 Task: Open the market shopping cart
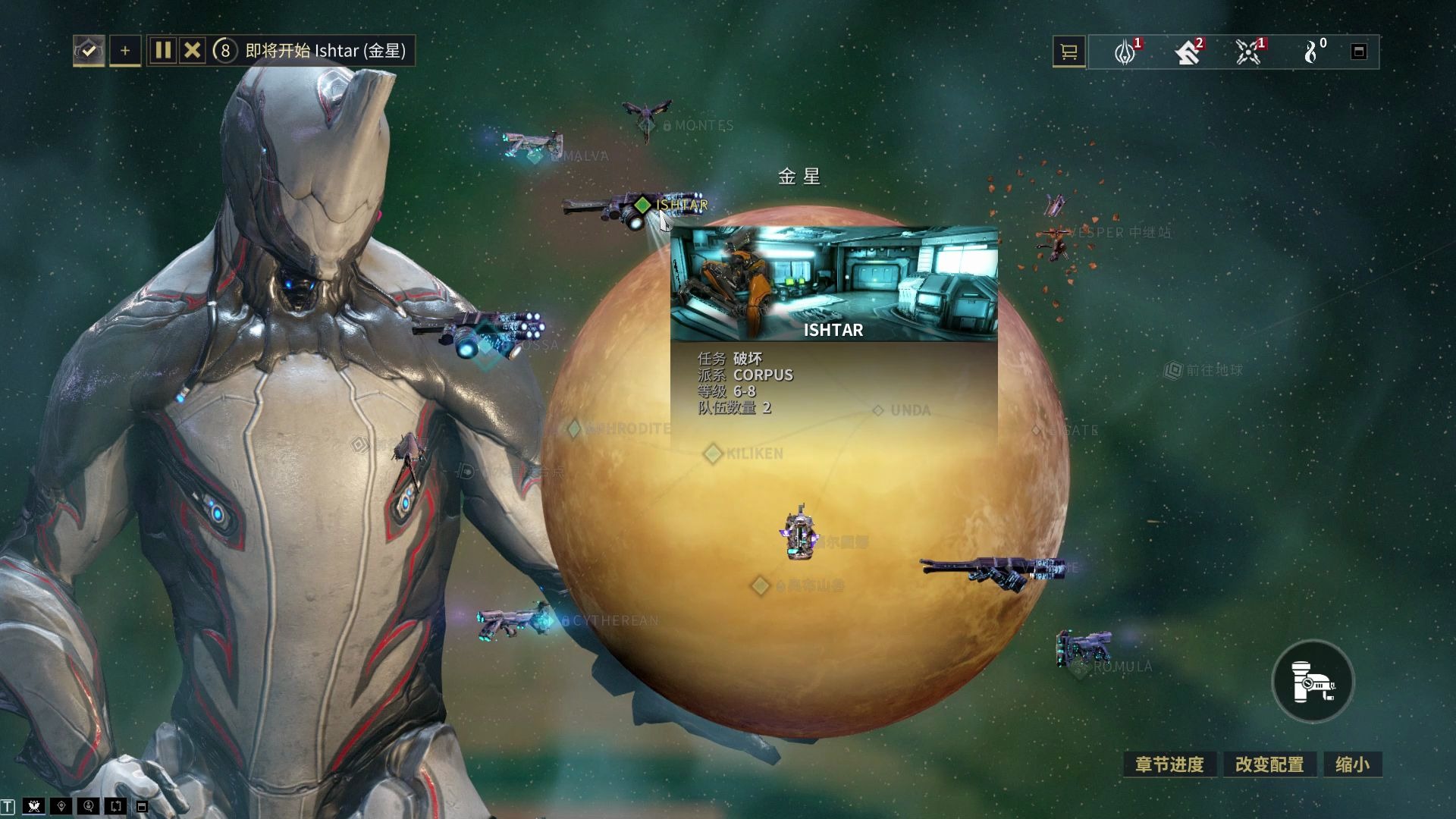pyautogui.click(x=1069, y=52)
